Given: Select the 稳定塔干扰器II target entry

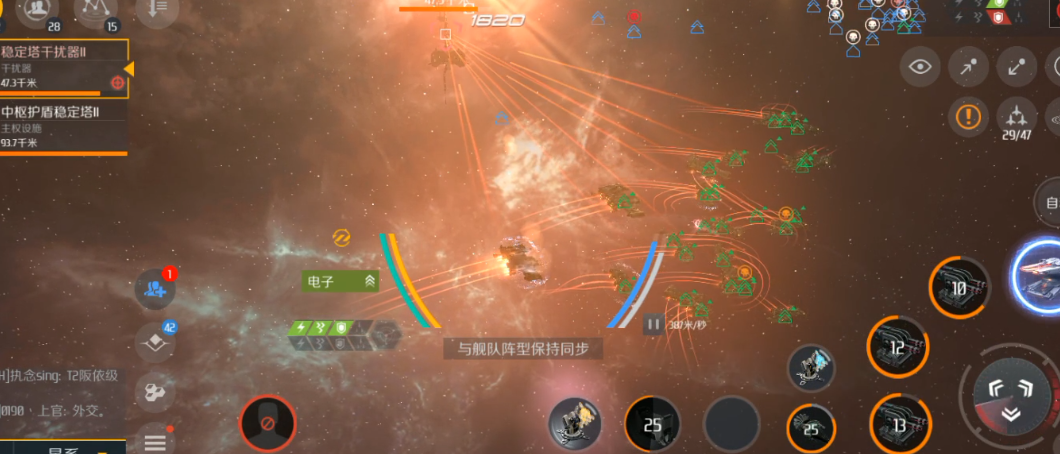Looking at the screenshot, I should click(x=62, y=67).
